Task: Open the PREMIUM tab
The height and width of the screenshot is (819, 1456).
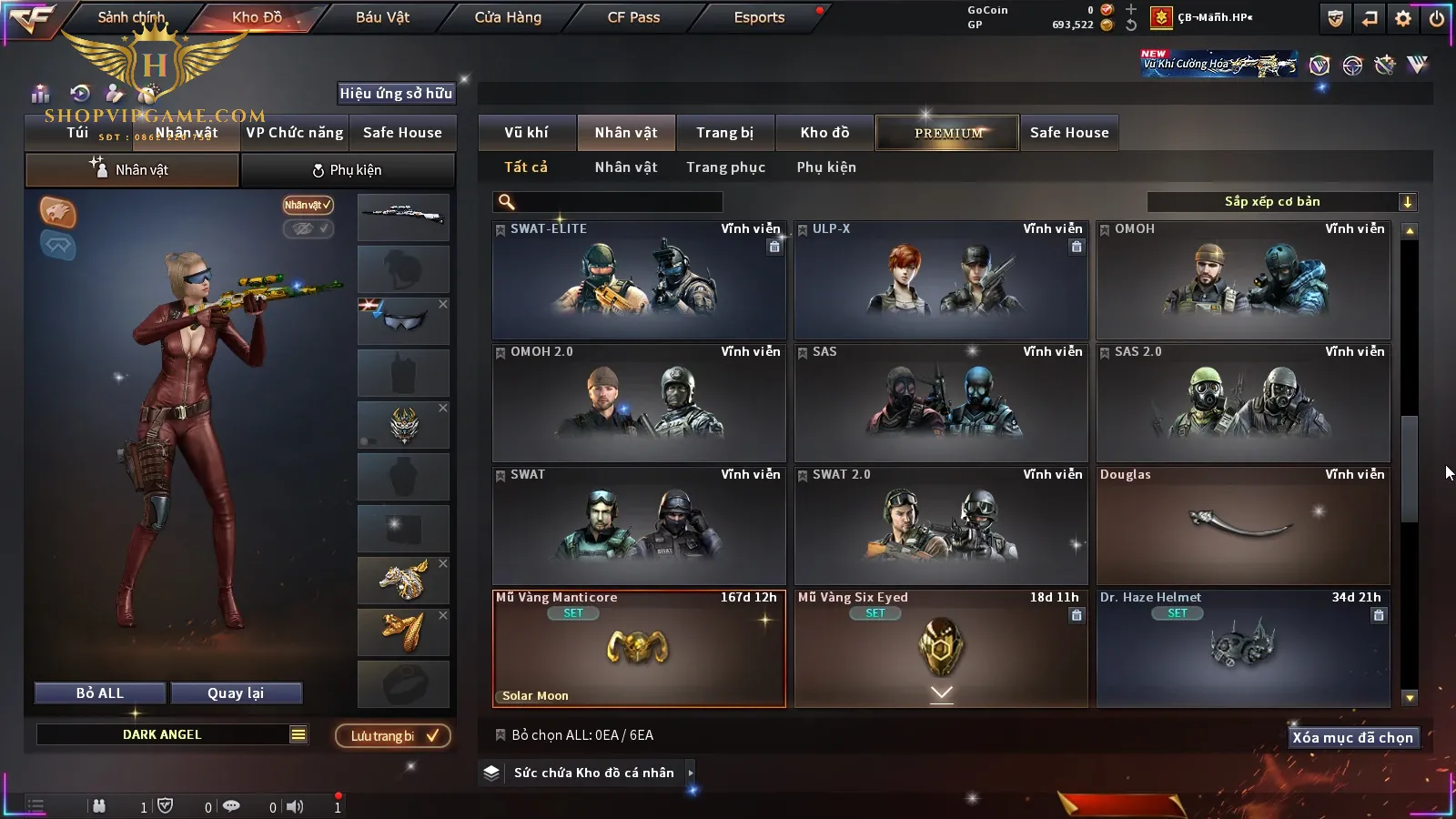Action: click(947, 133)
